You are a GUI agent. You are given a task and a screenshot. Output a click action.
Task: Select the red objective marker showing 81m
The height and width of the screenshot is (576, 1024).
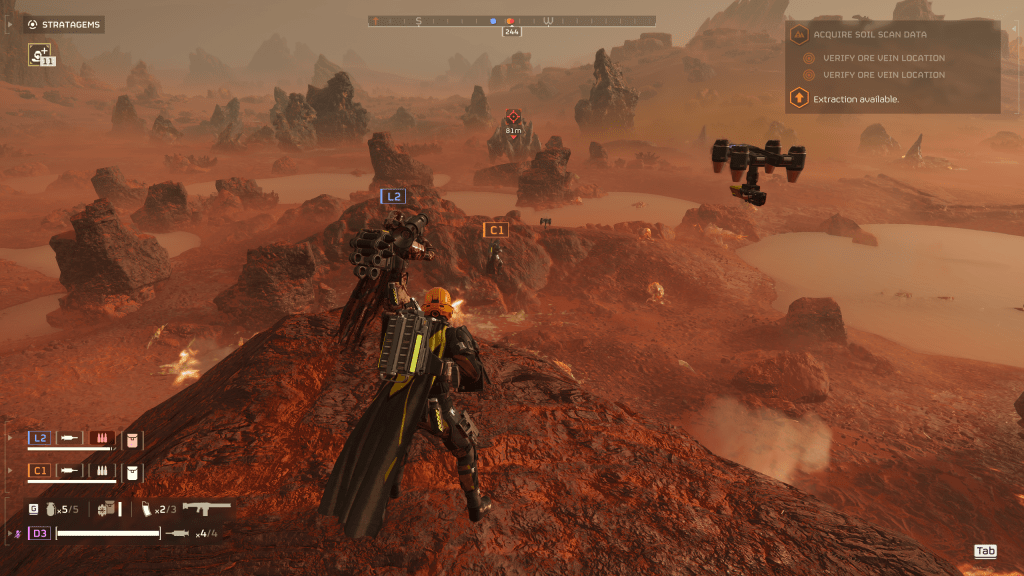pos(513,117)
